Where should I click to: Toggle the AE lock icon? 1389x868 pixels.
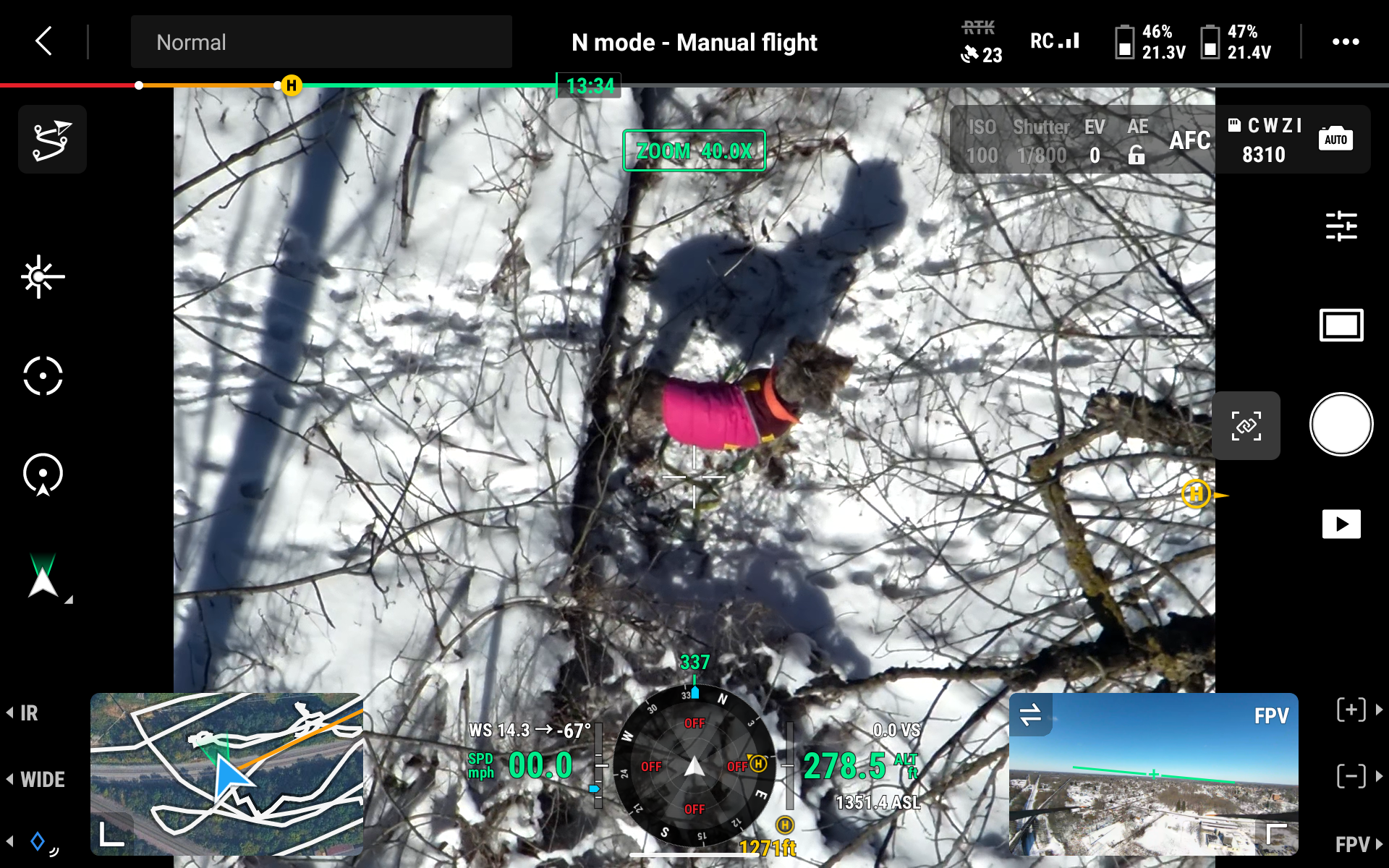pos(1137,155)
